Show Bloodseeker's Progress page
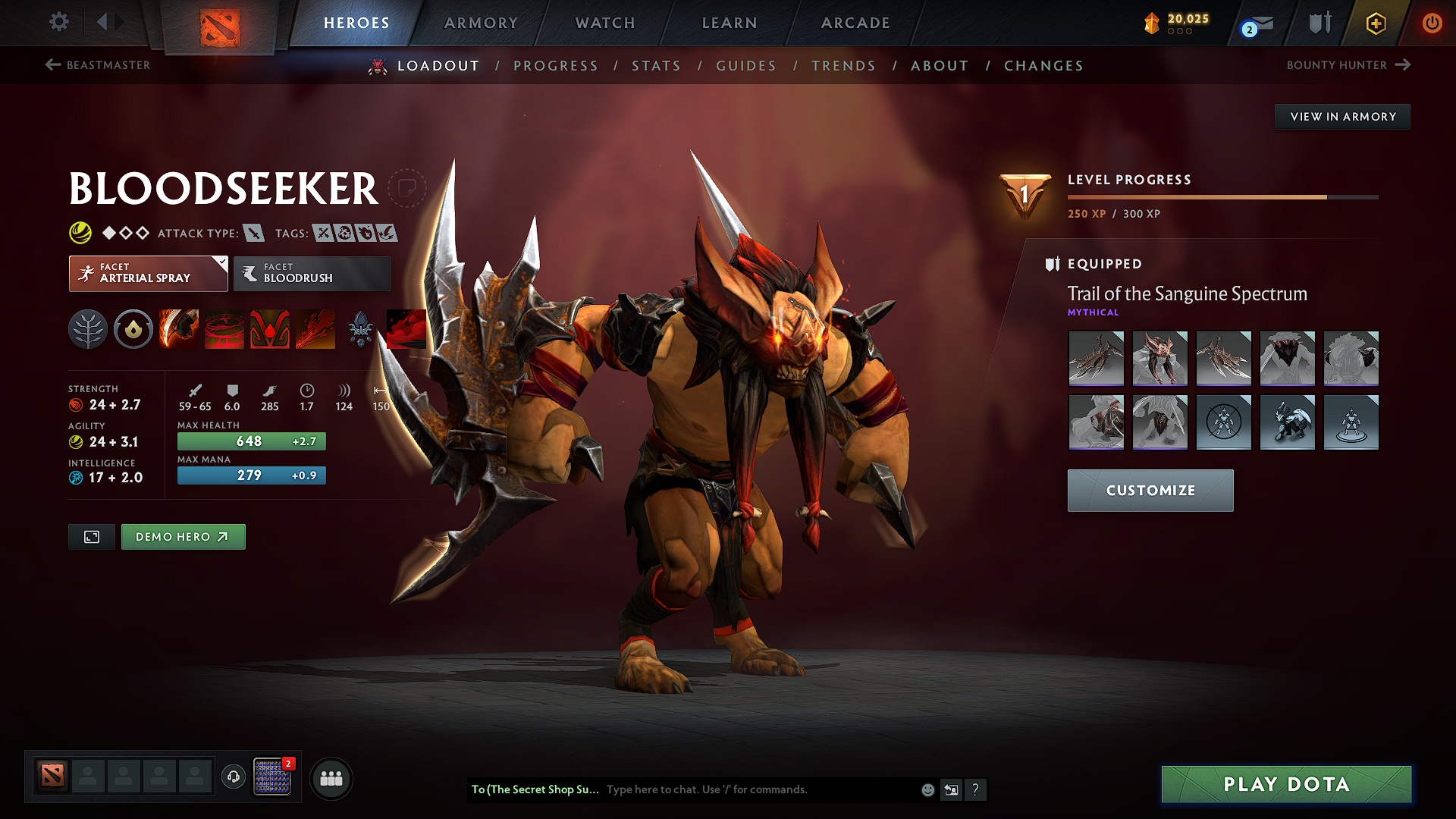The width and height of the screenshot is (1456, 819). tap(556, 66)
